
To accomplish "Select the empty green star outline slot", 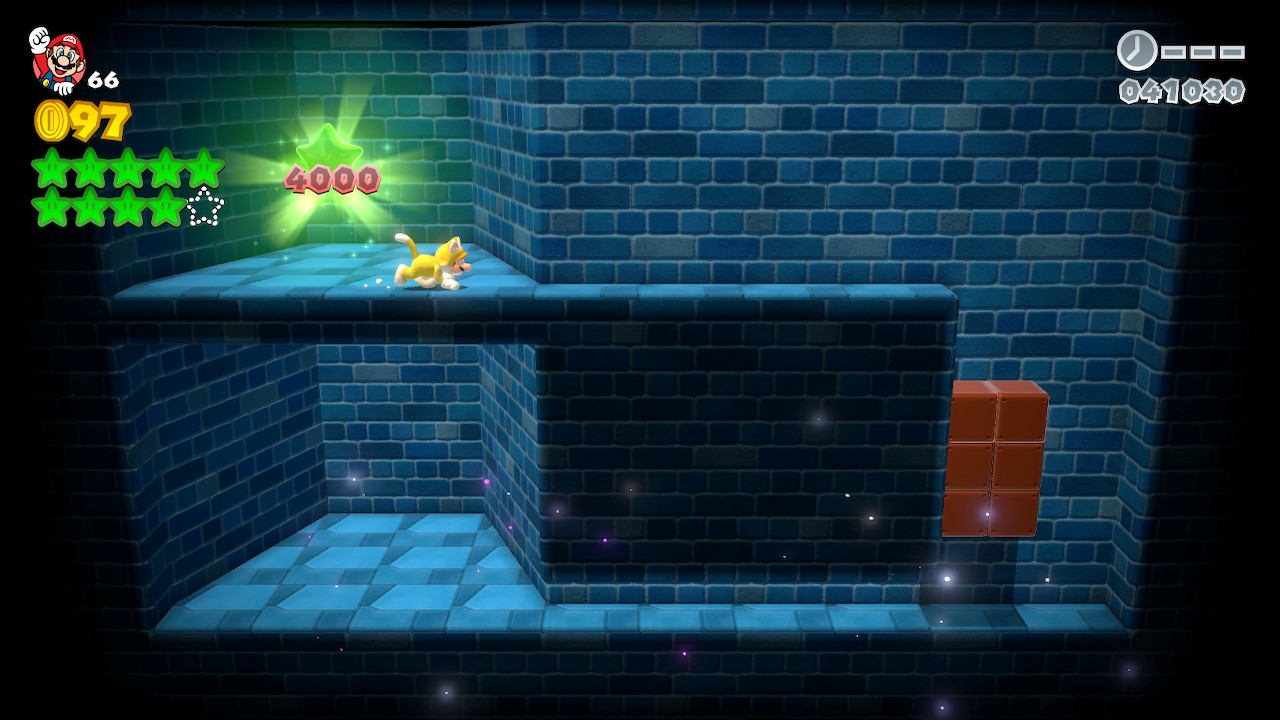I will coord(205,207).
